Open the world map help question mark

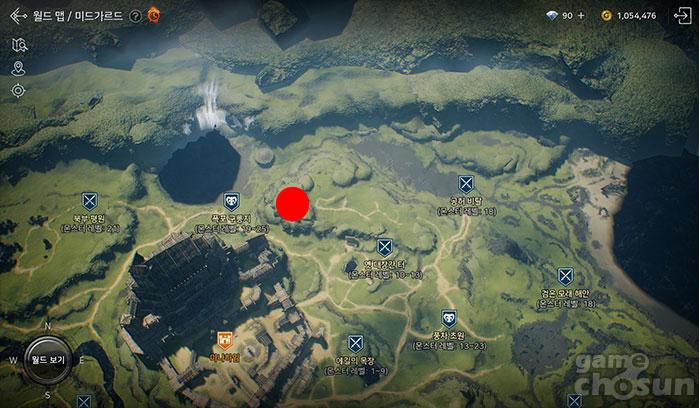(x=135, y=15)
